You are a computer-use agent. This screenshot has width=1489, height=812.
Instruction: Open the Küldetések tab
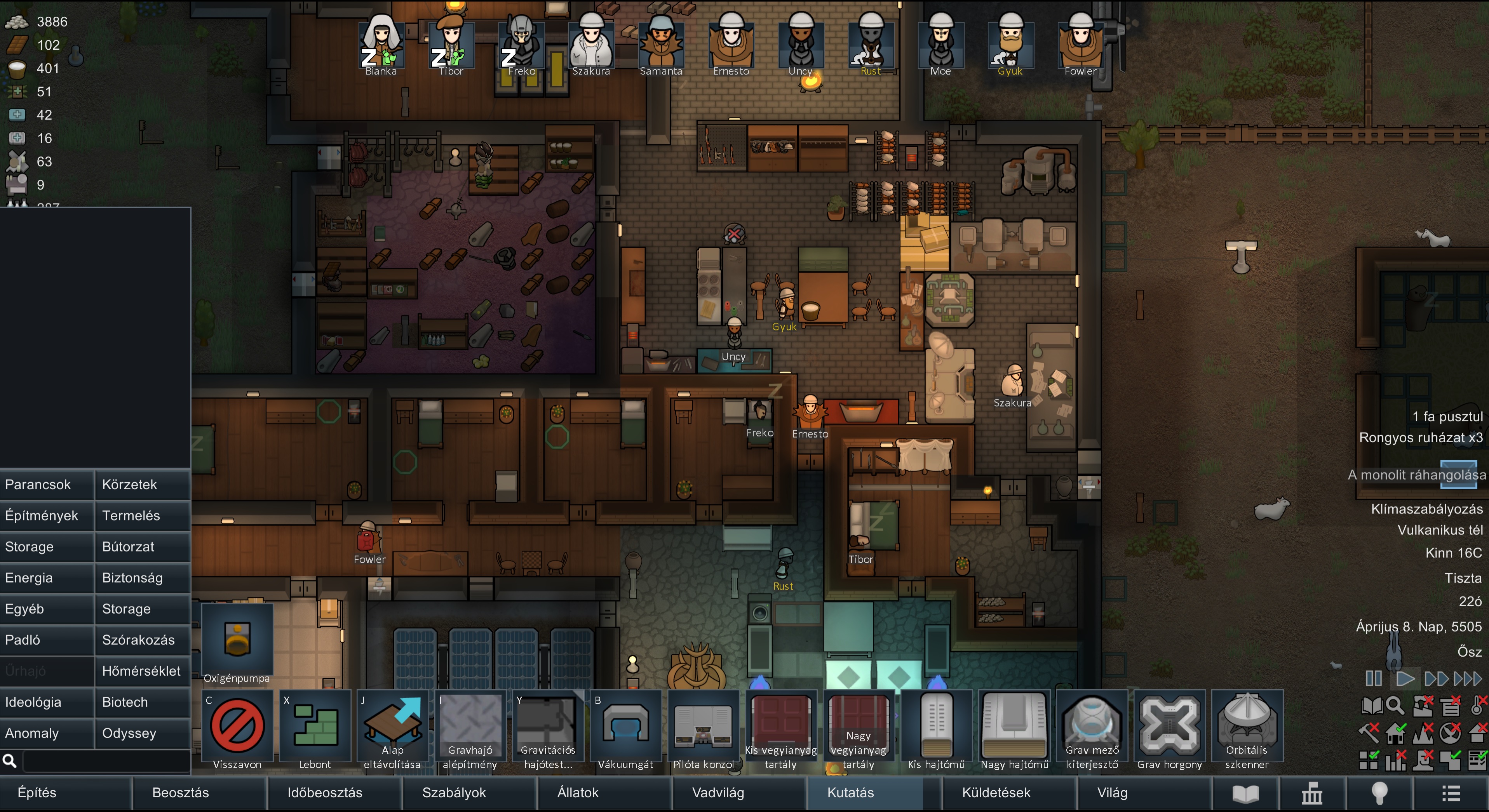point(996,792)
